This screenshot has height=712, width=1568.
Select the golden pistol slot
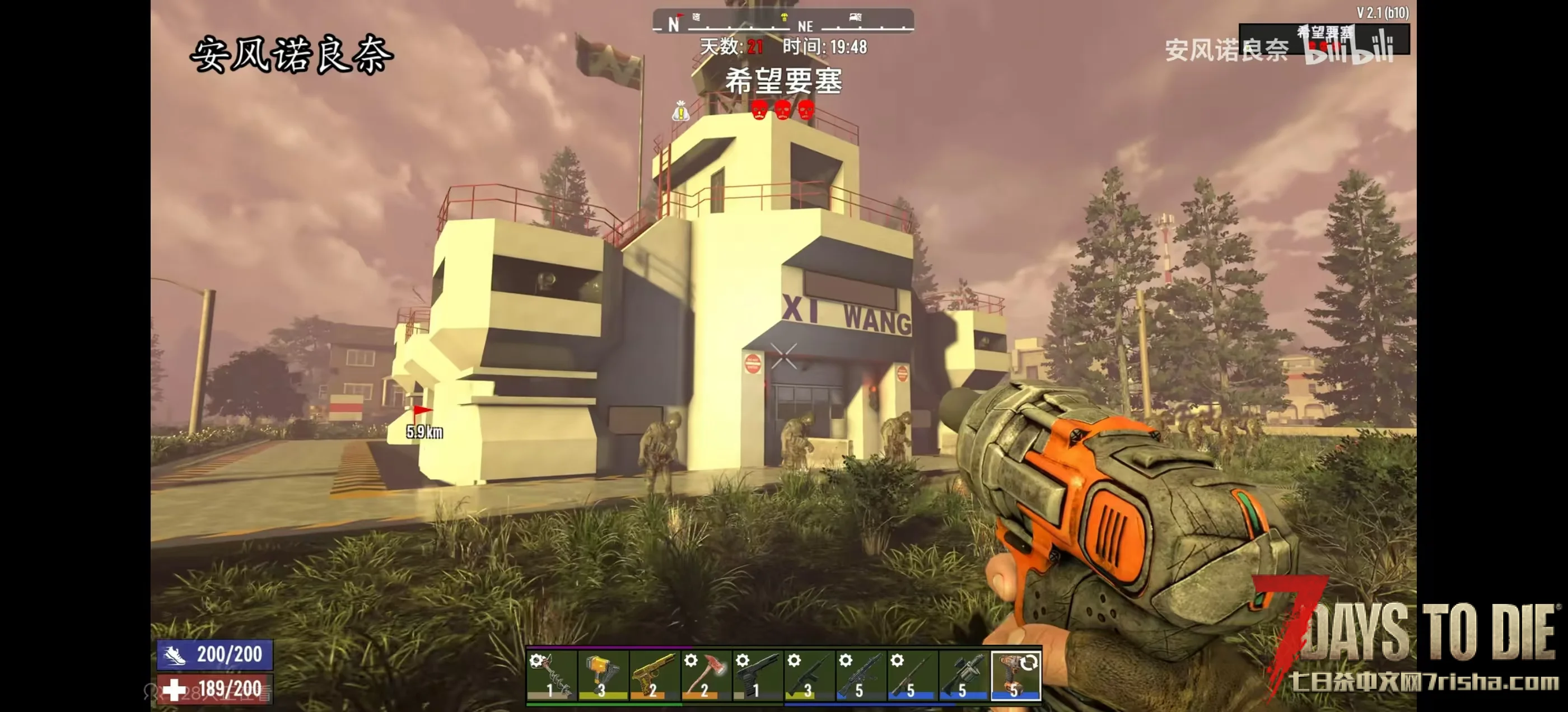(x=654, y=674)
